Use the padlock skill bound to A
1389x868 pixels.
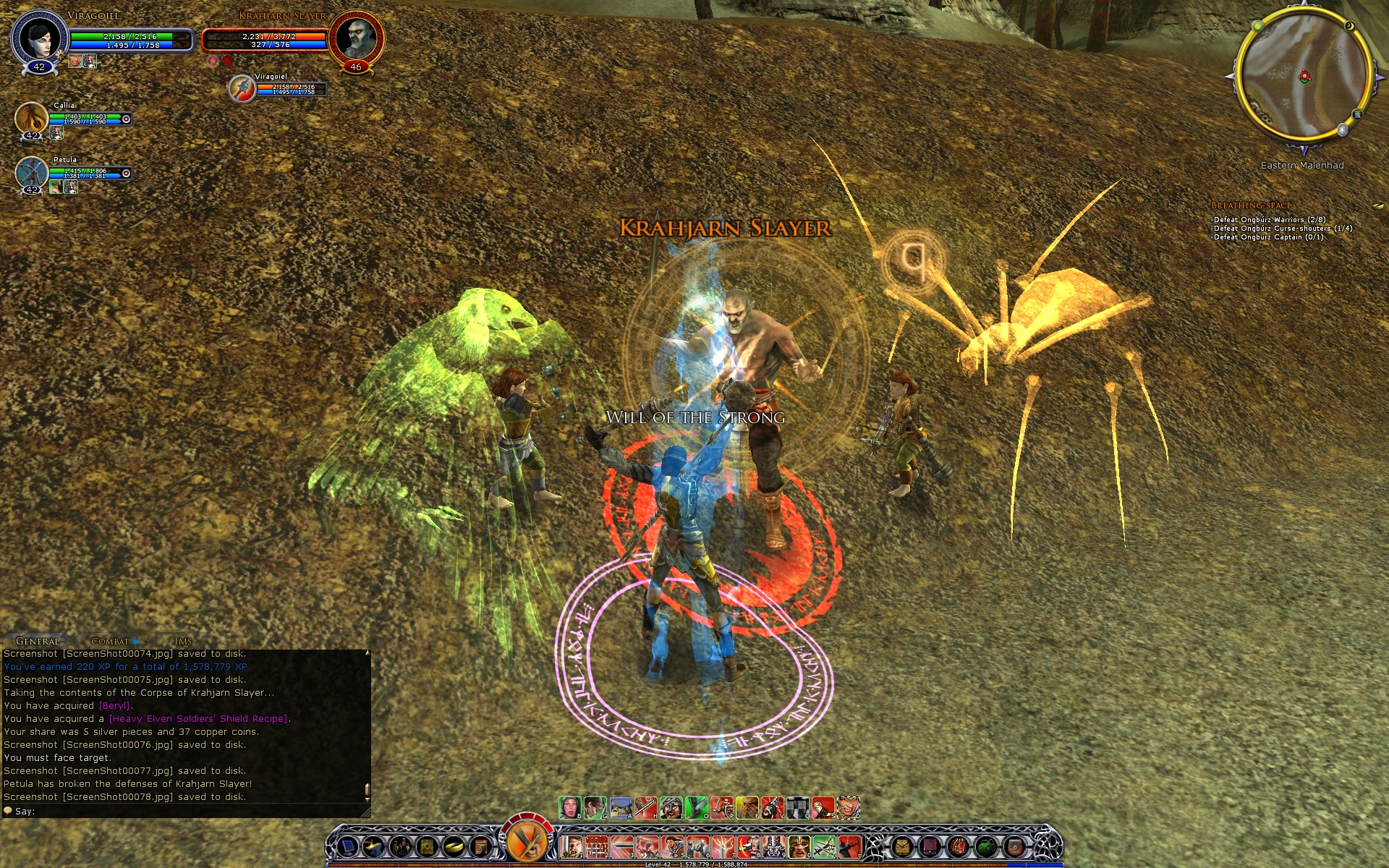coord(620,807)
